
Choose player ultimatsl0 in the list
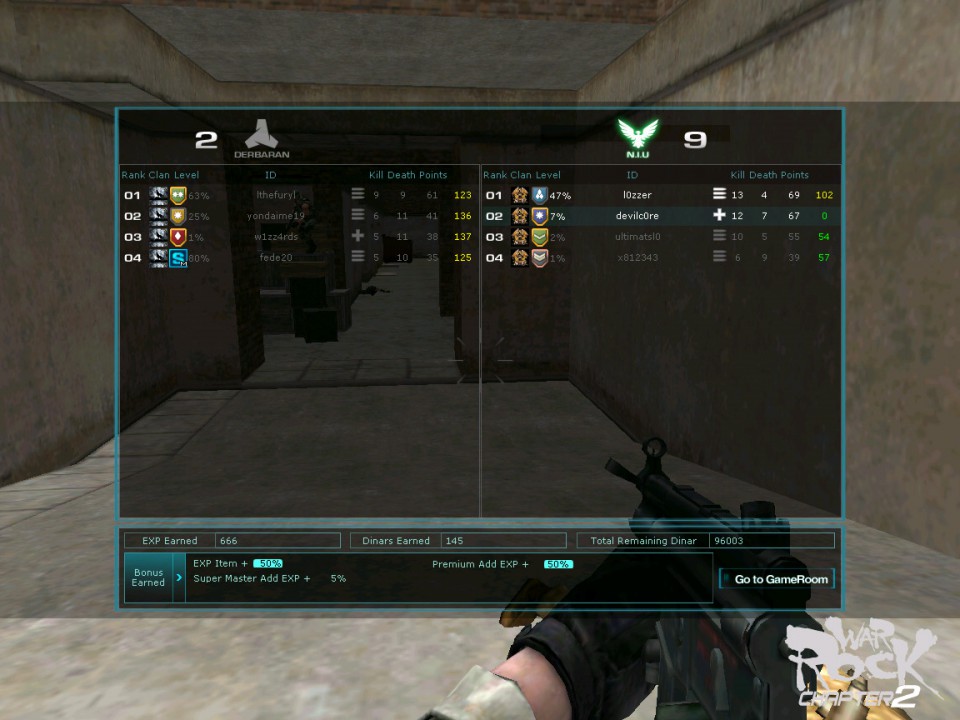pos(638,237)
